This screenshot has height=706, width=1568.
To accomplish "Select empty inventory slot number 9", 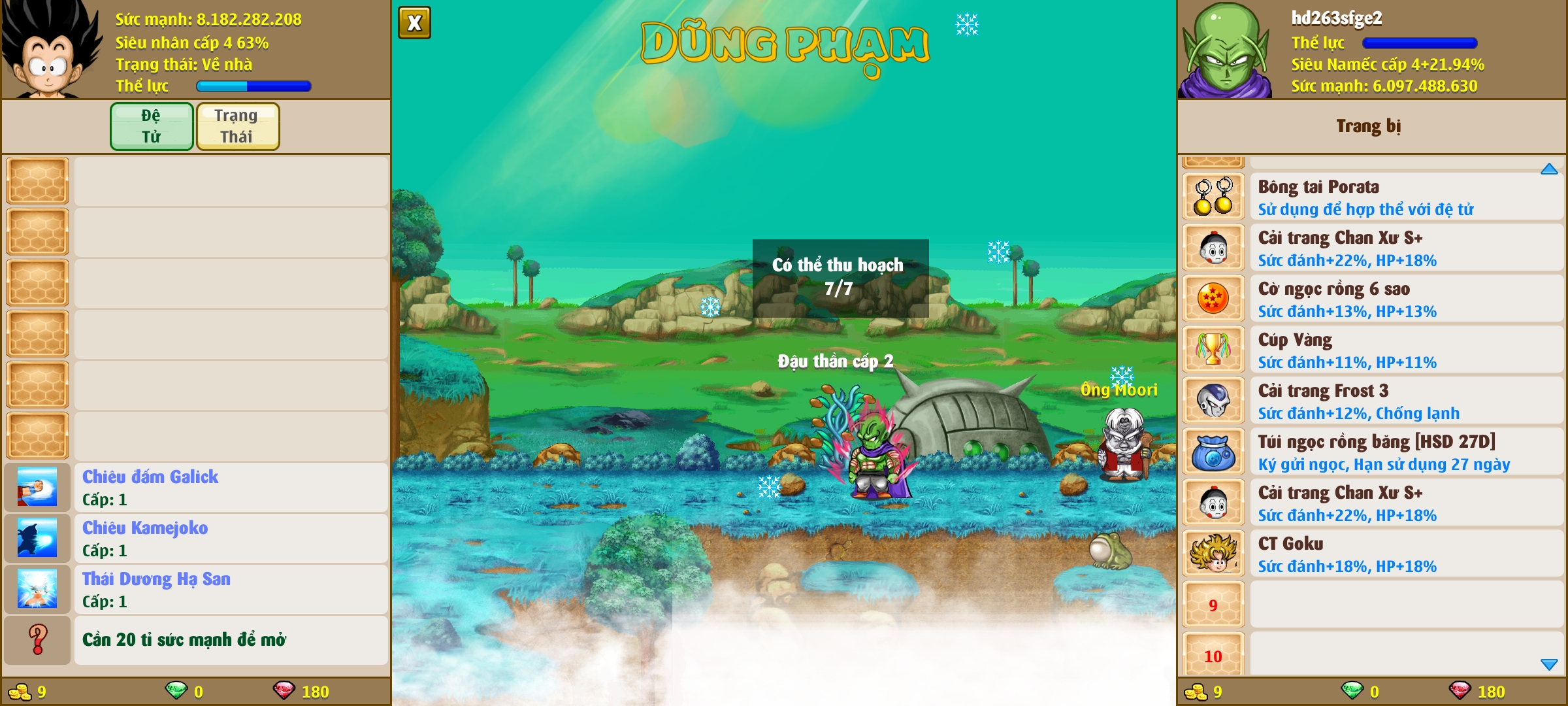I will (1213, 605).
